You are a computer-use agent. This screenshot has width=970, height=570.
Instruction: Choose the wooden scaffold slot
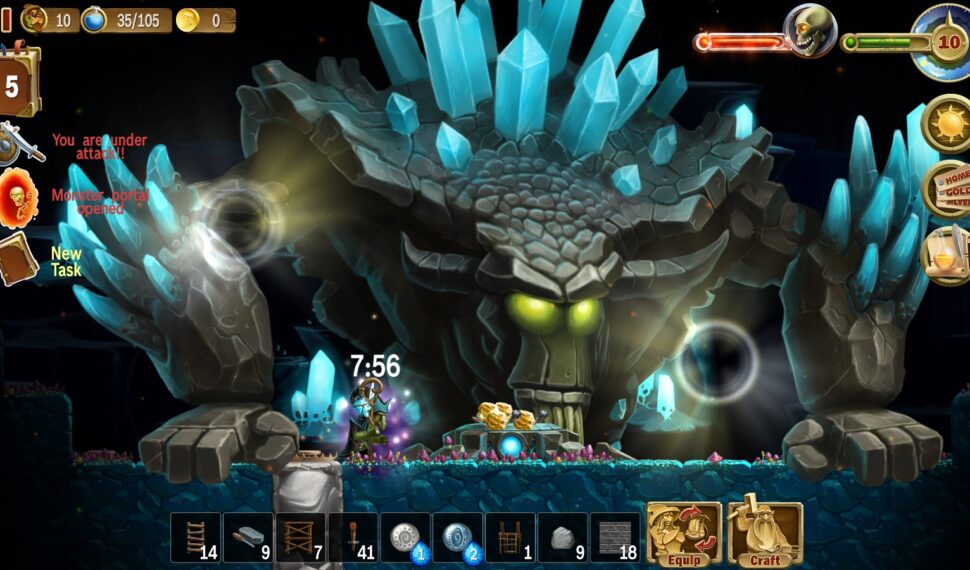point(301,538)
